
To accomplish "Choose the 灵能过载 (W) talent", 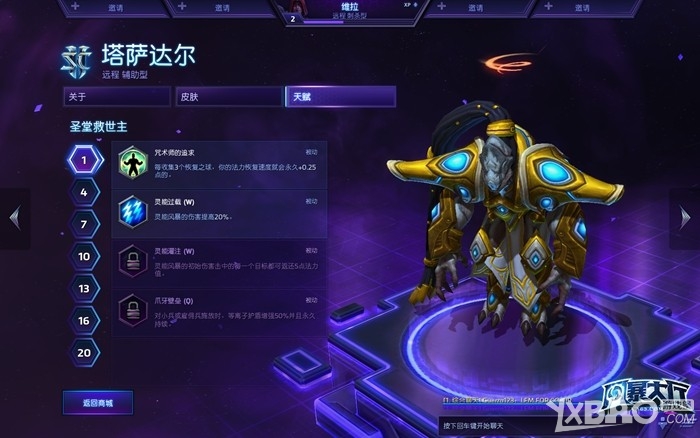I will (220, 212).
